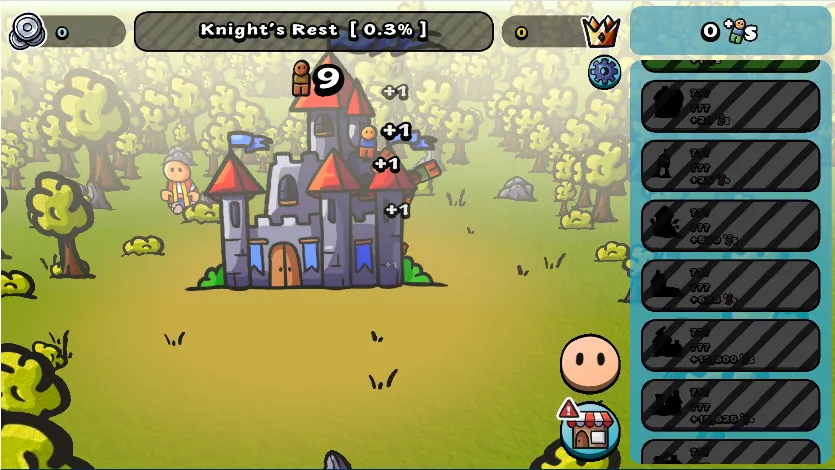
Task: Tap the round peach face button
Action: coord(590,362)
